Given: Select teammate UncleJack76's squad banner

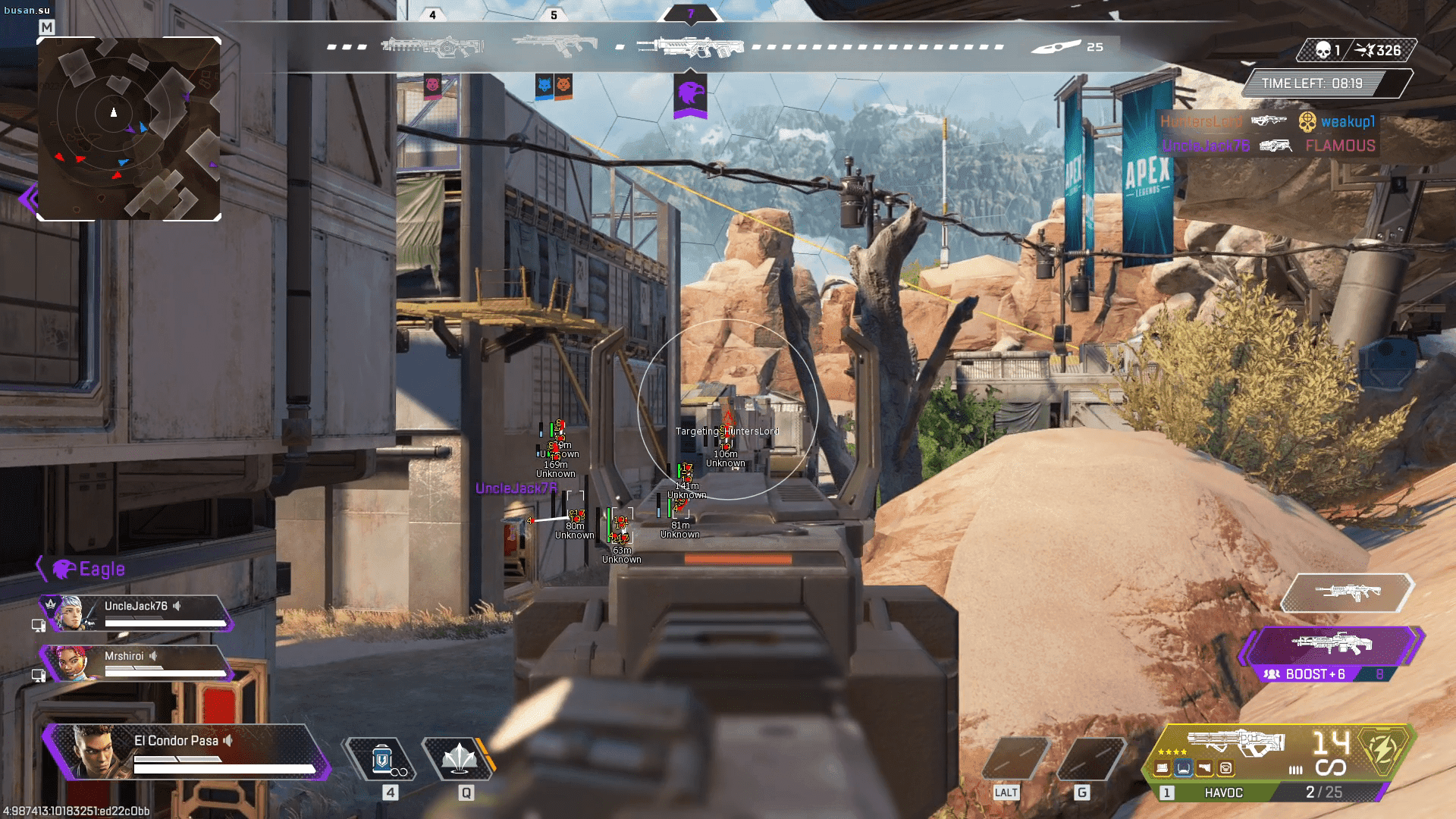Looking at the screenshot, I should coord(136,613).
